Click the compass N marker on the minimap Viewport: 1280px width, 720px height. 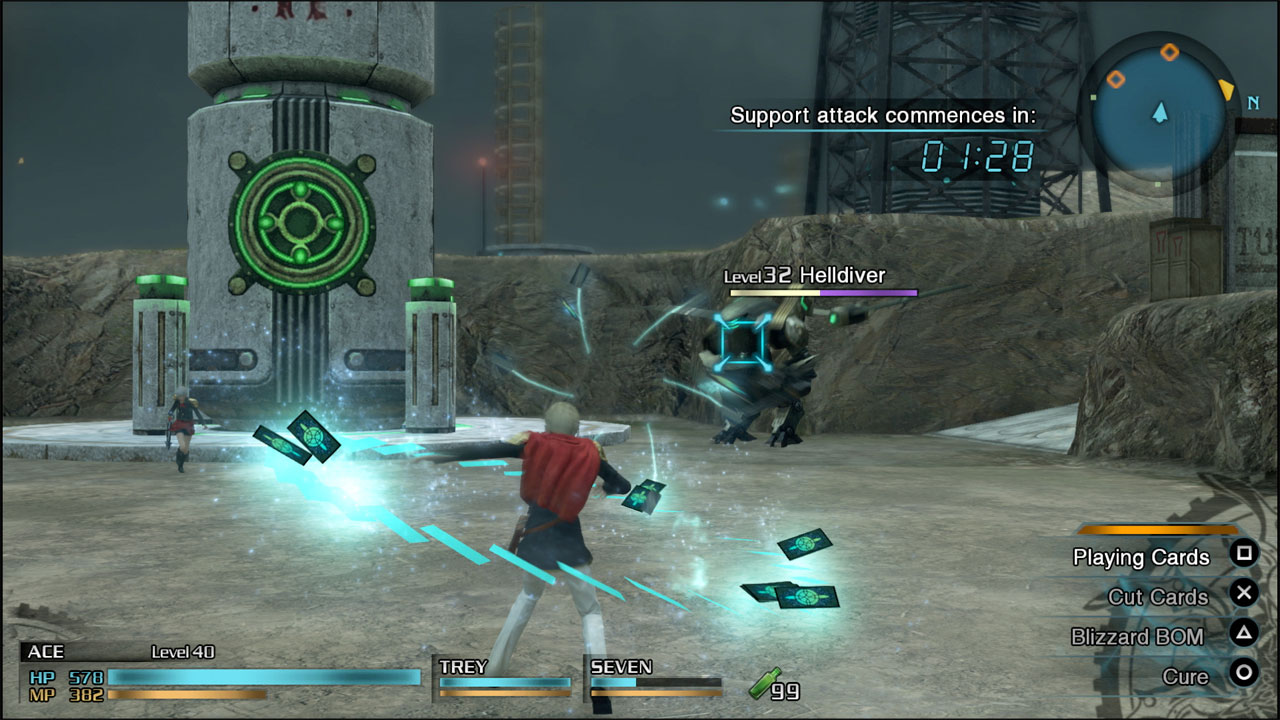pyautogui.click(x=1253, y=104)
